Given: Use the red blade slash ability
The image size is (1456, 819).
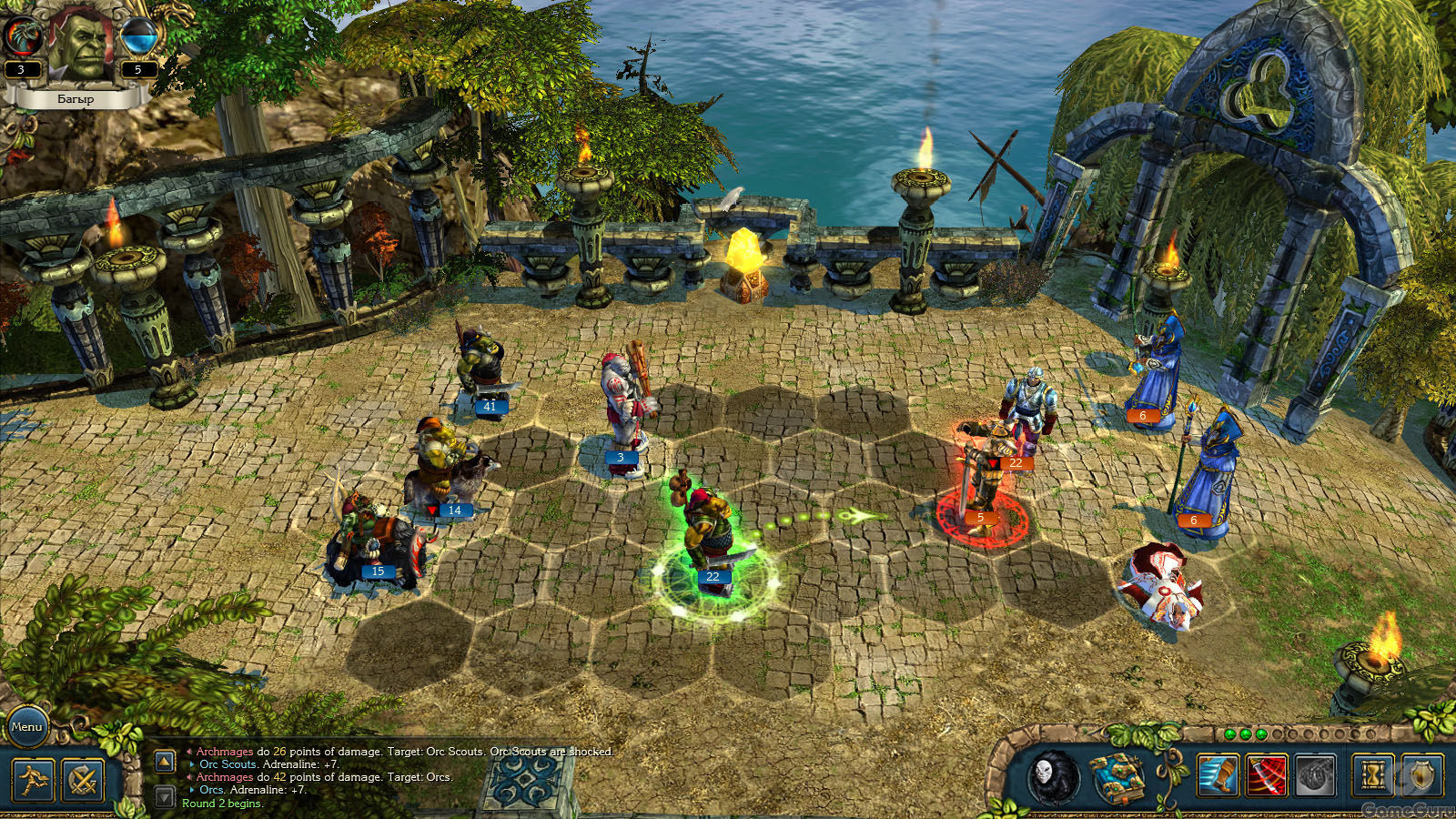Looking at the screenshot, I should coord(1266,775).
